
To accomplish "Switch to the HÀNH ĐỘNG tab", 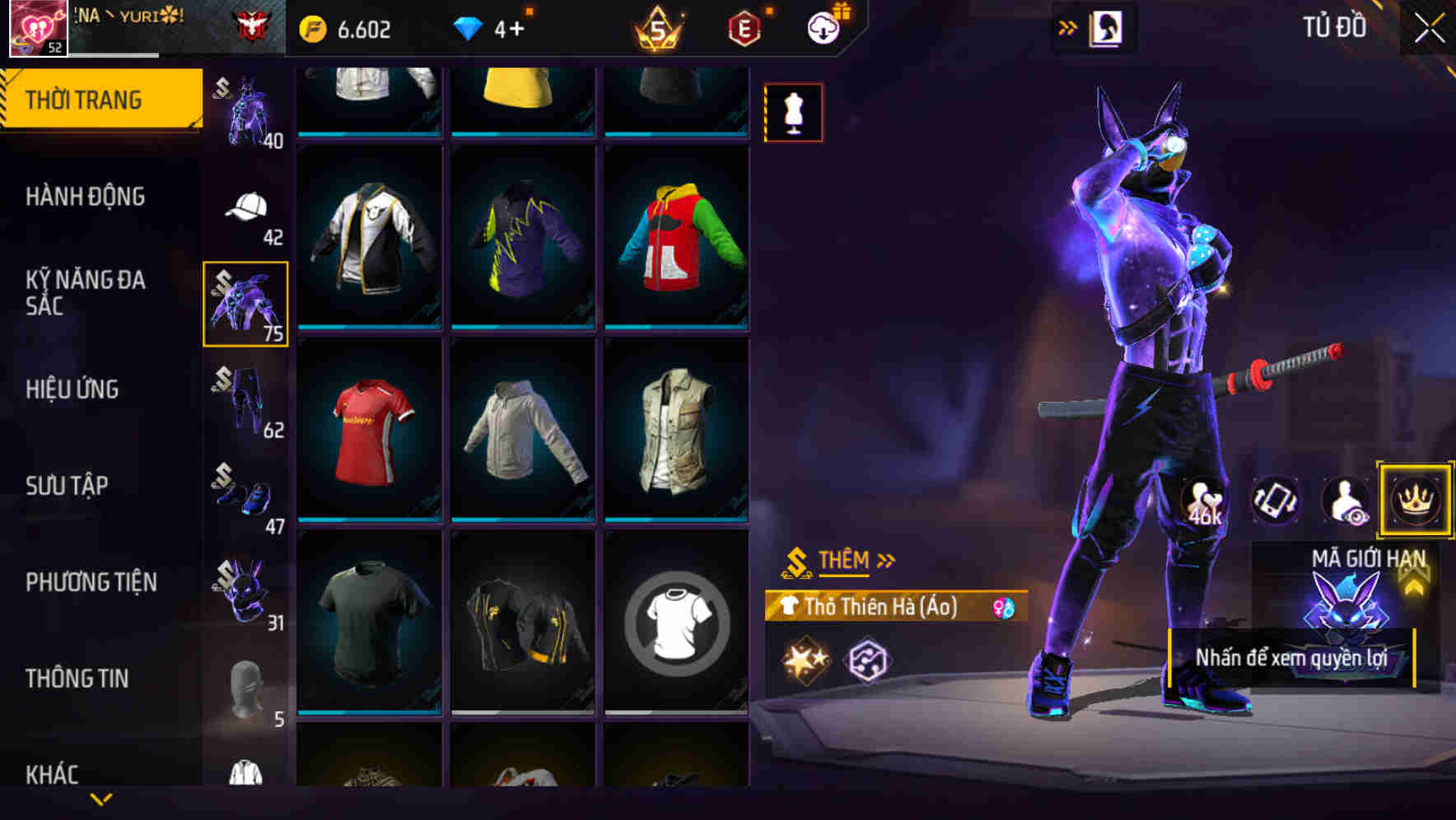I will click(x=86, y=196).
